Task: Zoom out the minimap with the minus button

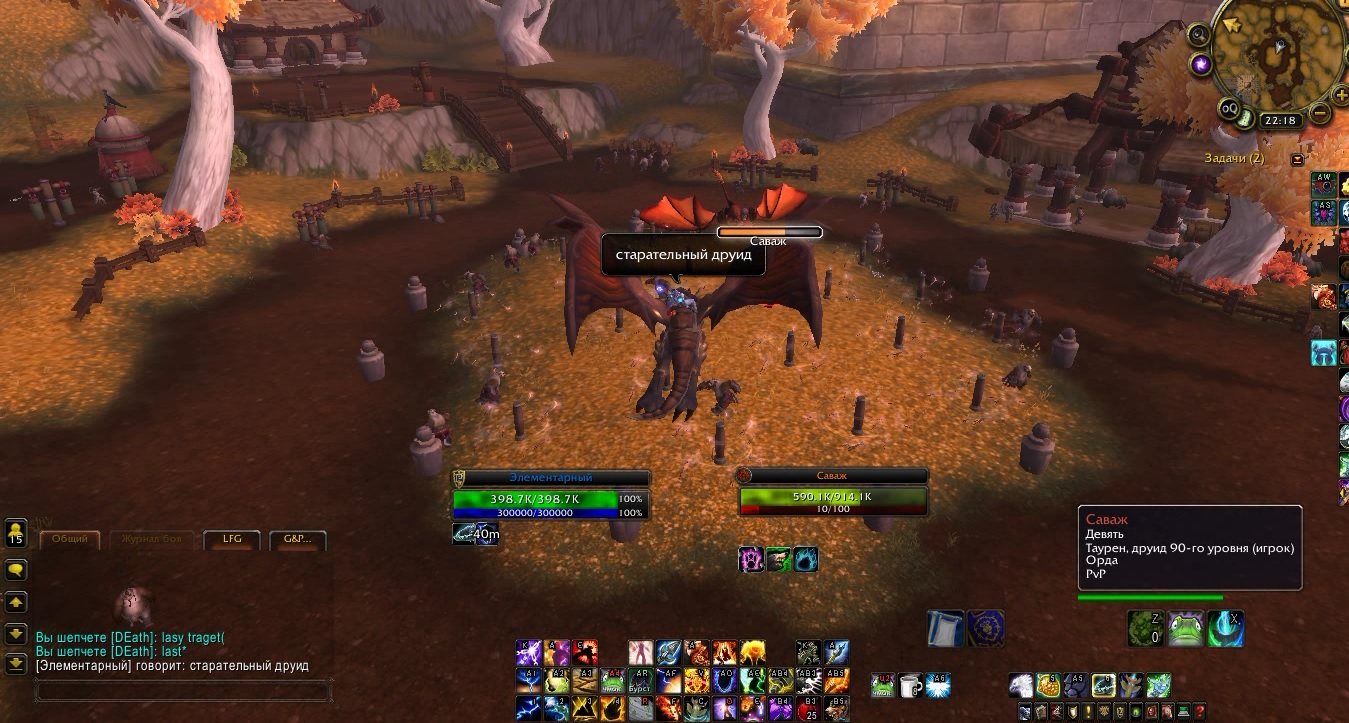Action: point(1320,114)
